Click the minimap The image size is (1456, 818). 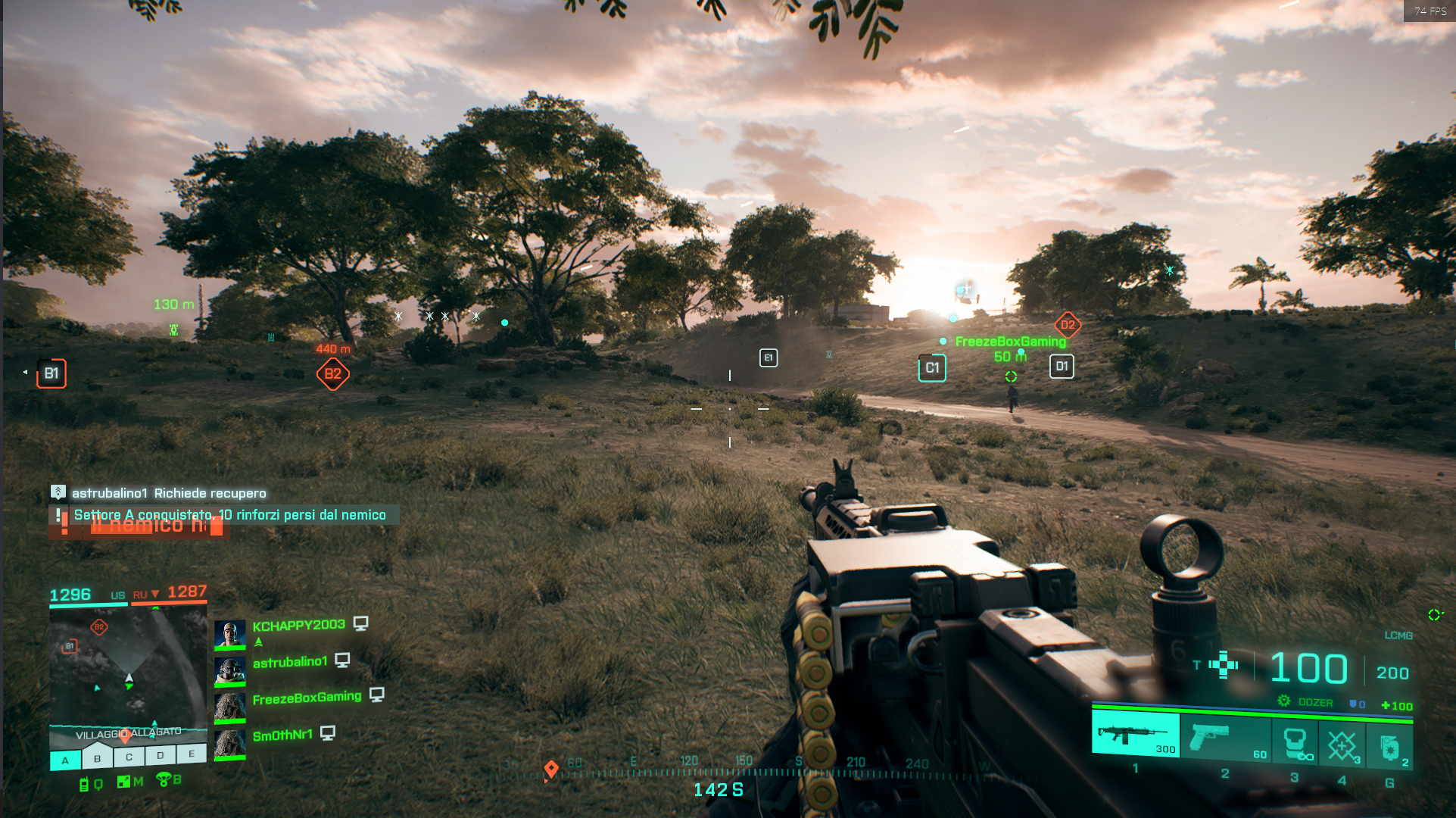pos(127,667)
